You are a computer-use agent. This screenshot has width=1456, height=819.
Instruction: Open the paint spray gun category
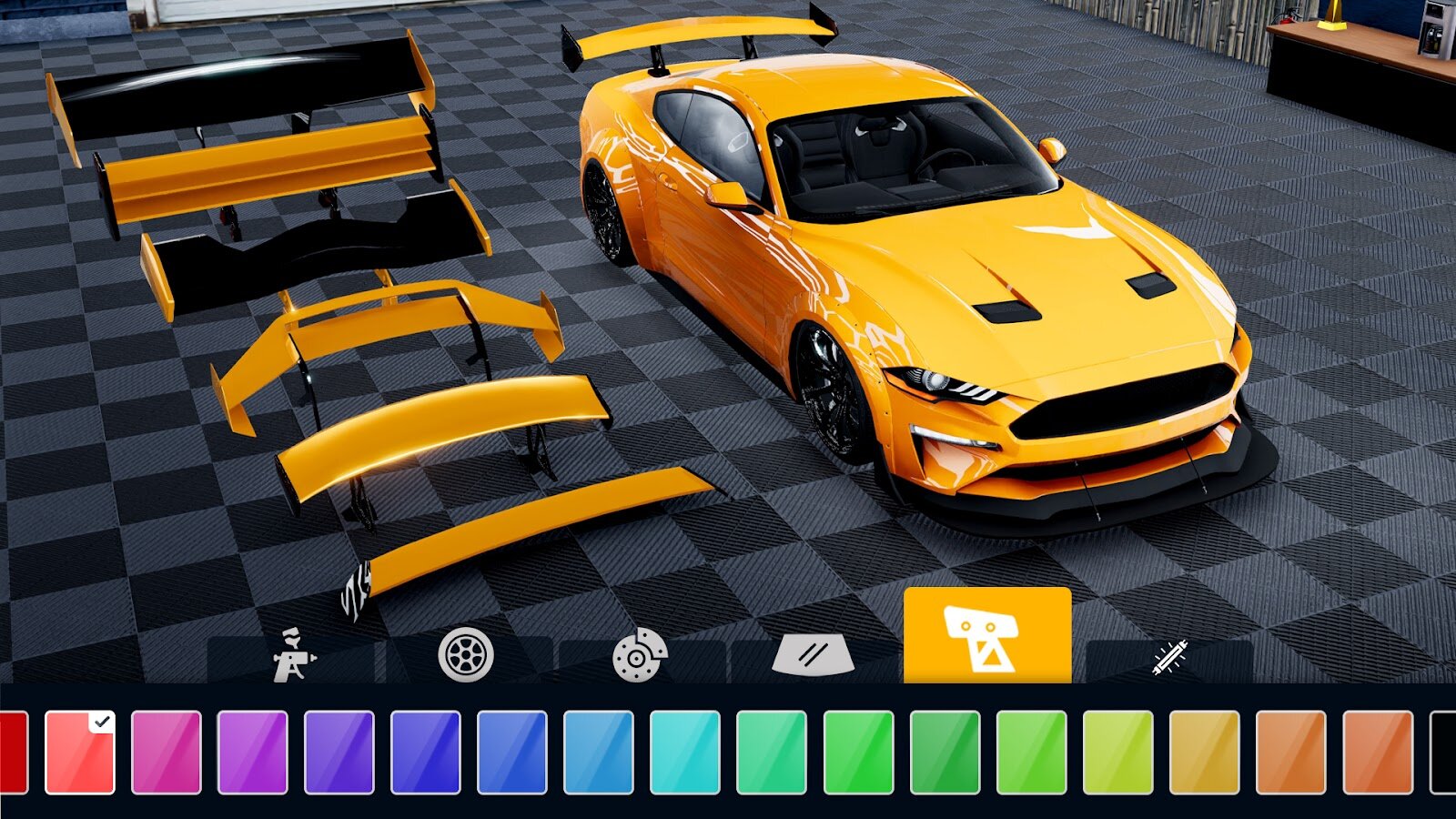pyautogui.click(x=293, y=655)
